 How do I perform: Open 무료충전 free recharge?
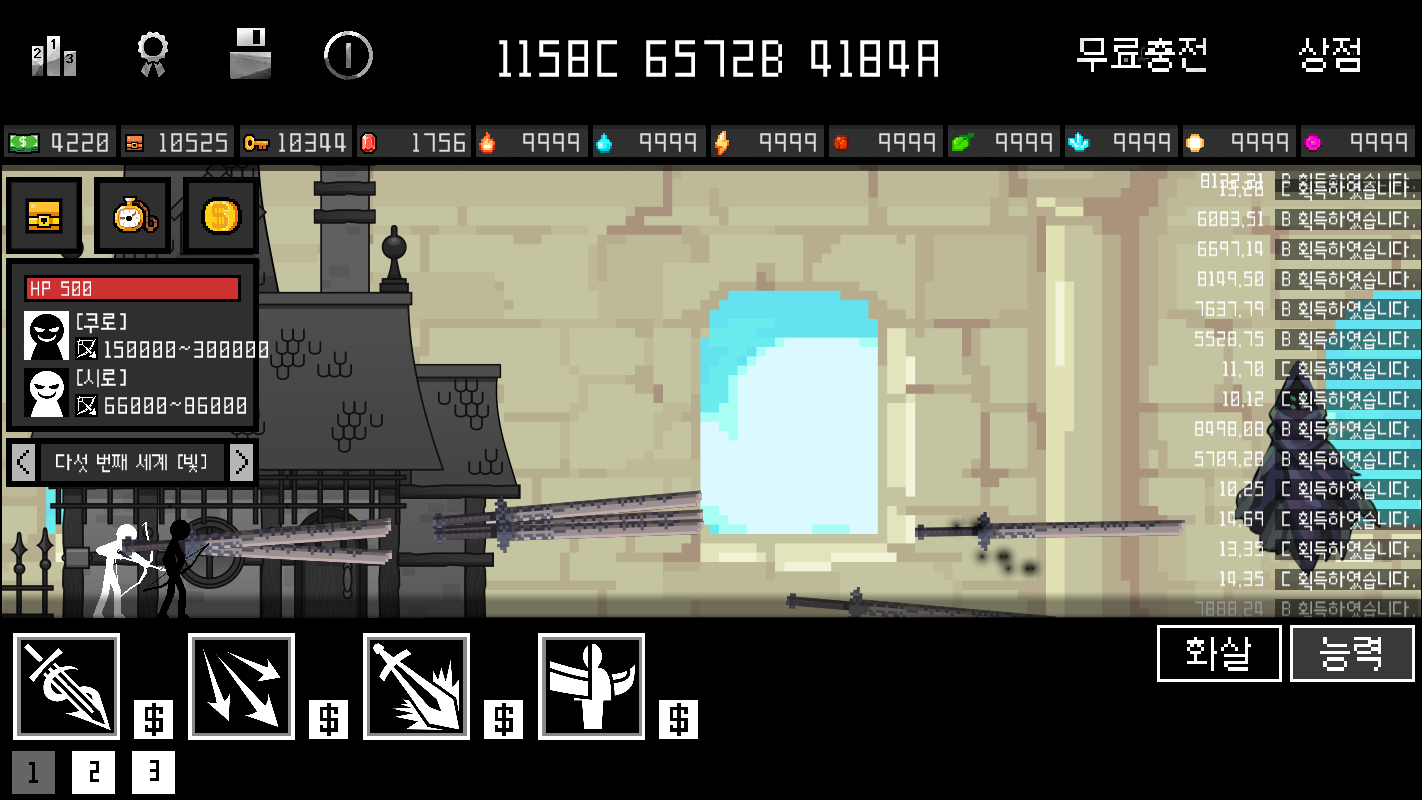pyautogui.click(x=1143, y=57)
